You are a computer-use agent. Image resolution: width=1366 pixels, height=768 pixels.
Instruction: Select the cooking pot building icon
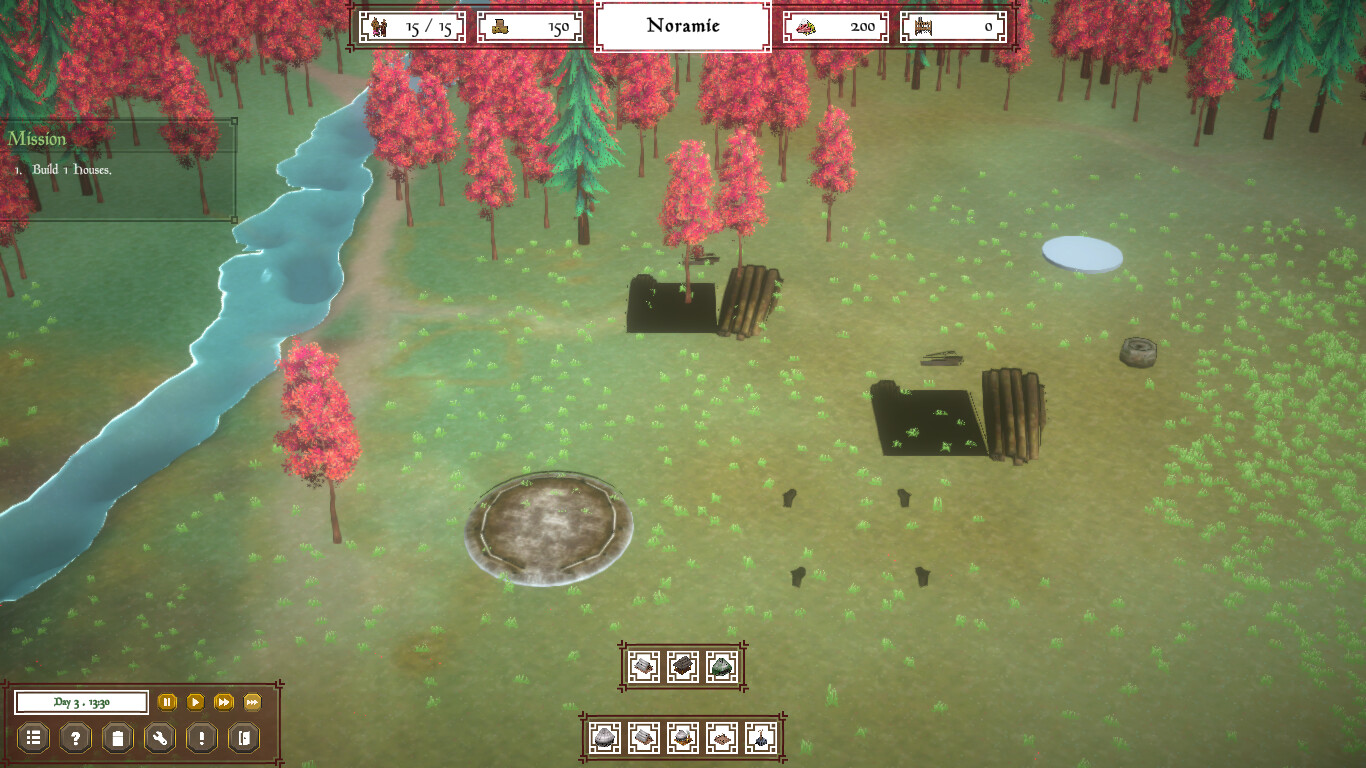click(682, 736)
